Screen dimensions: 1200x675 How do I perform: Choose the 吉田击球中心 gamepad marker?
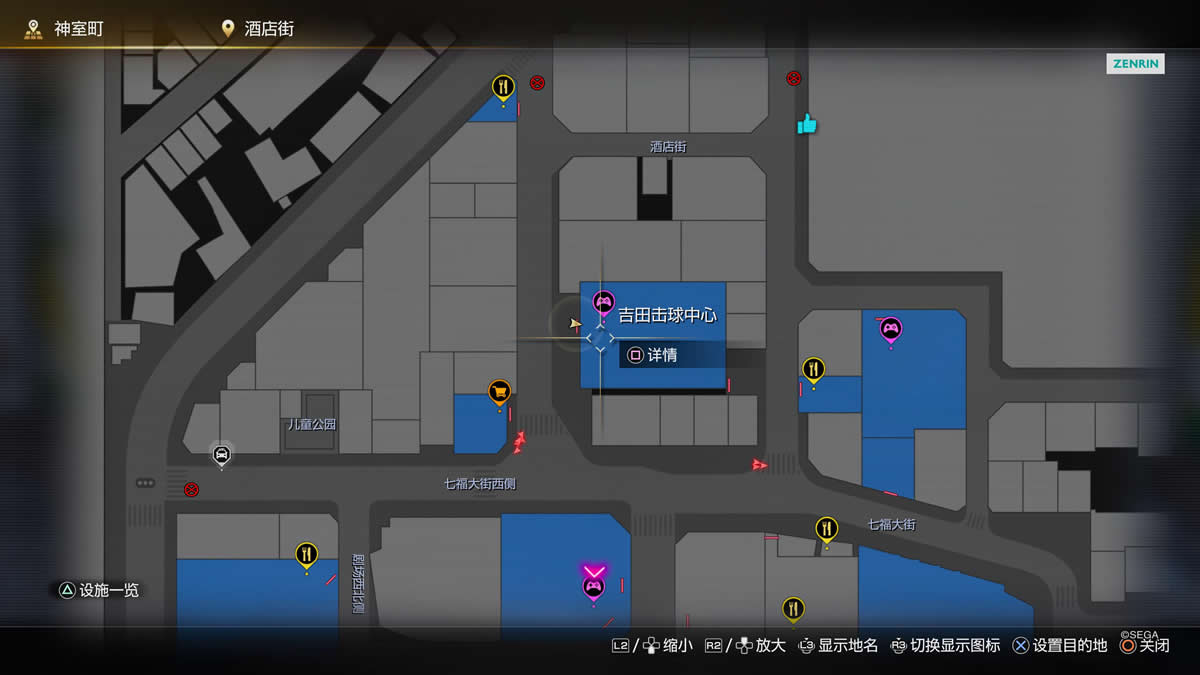[x=603, y=300]
